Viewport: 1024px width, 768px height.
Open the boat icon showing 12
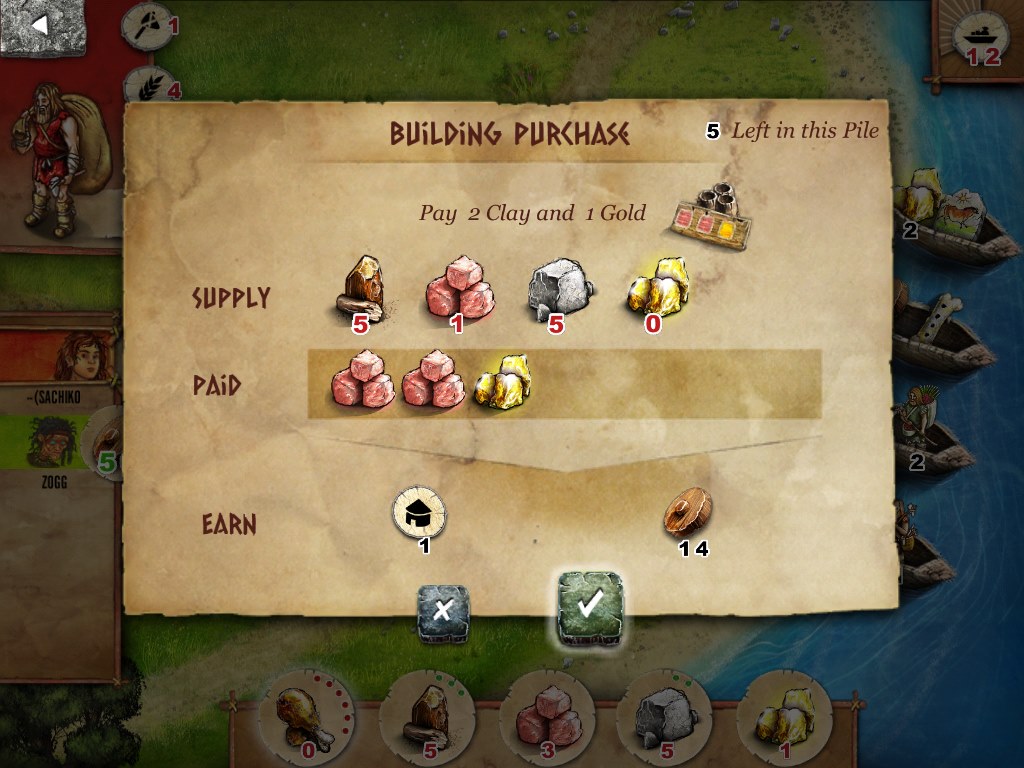pyautogui.click(x=979, y=38)
